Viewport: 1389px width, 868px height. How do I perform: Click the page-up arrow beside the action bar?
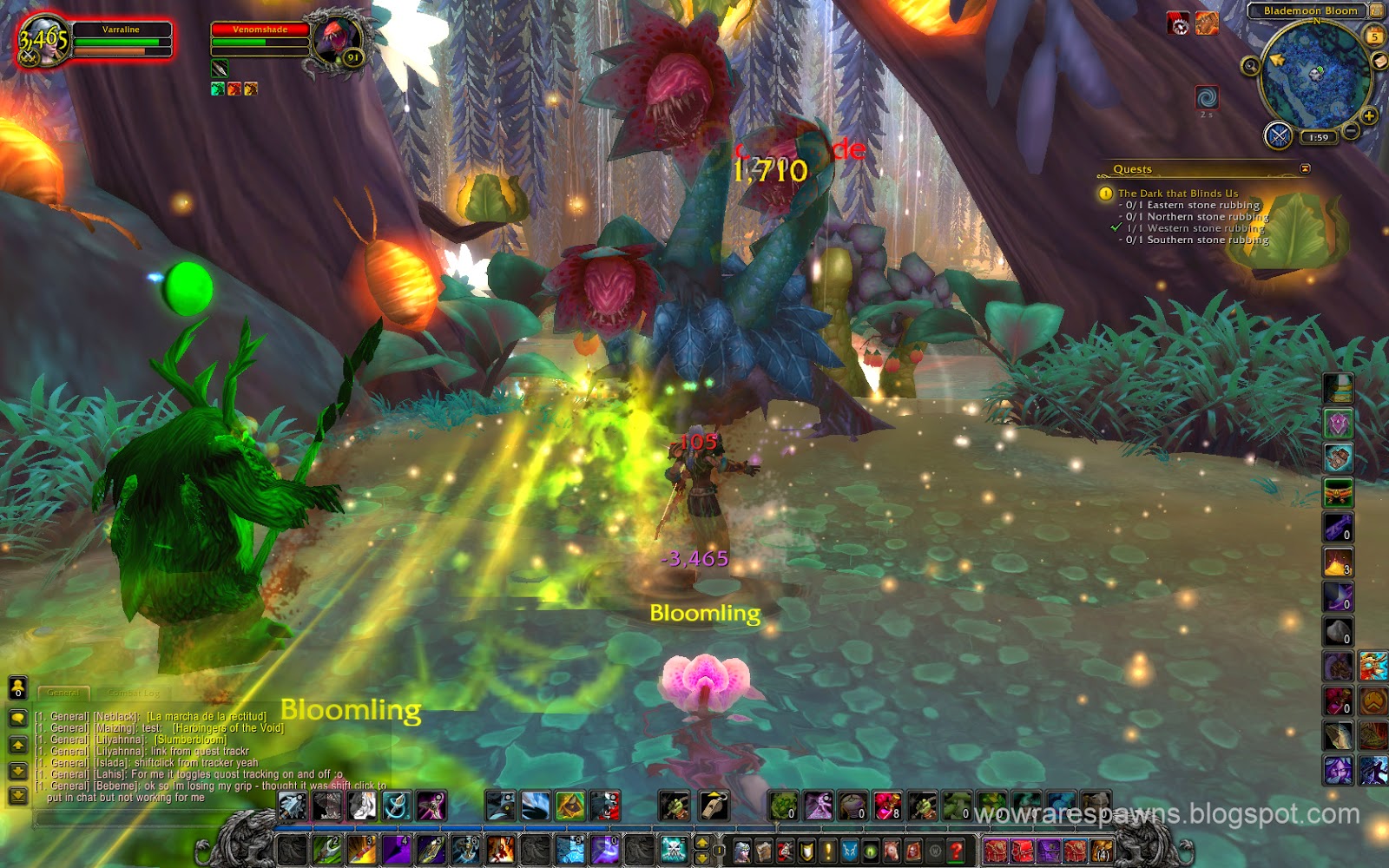pyautogui.click(x=701, y=843)
